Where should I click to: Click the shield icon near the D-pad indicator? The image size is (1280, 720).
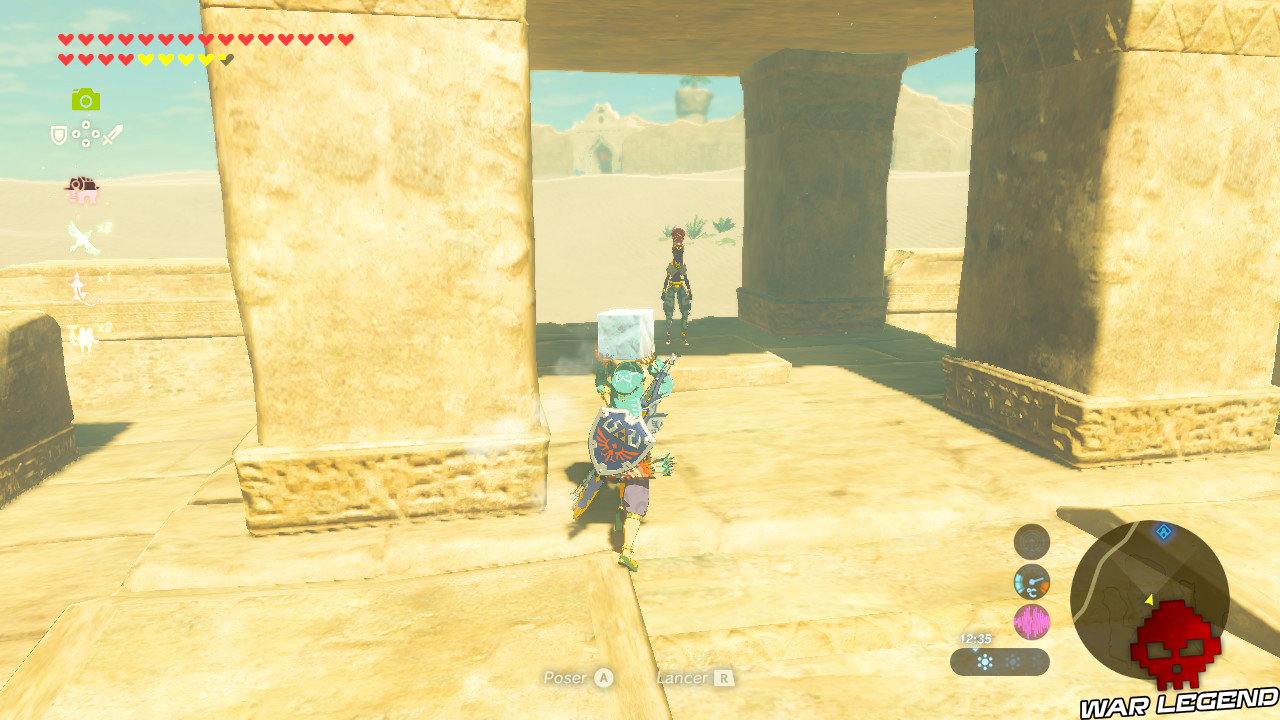[x=57, y=134]
